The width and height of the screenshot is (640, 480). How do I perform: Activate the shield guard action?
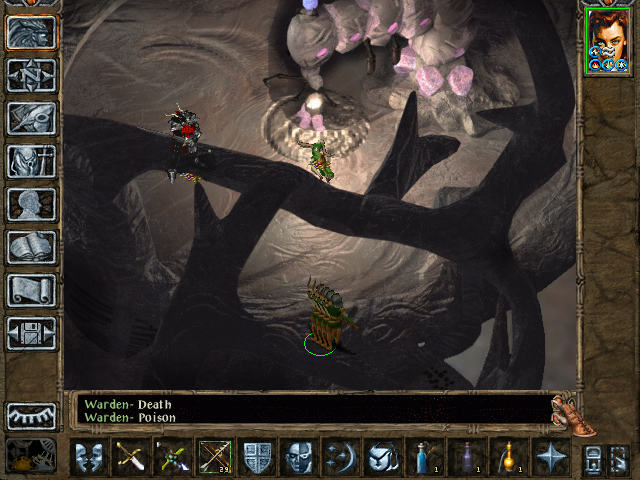pyautogui.click(x=257, y=457)
